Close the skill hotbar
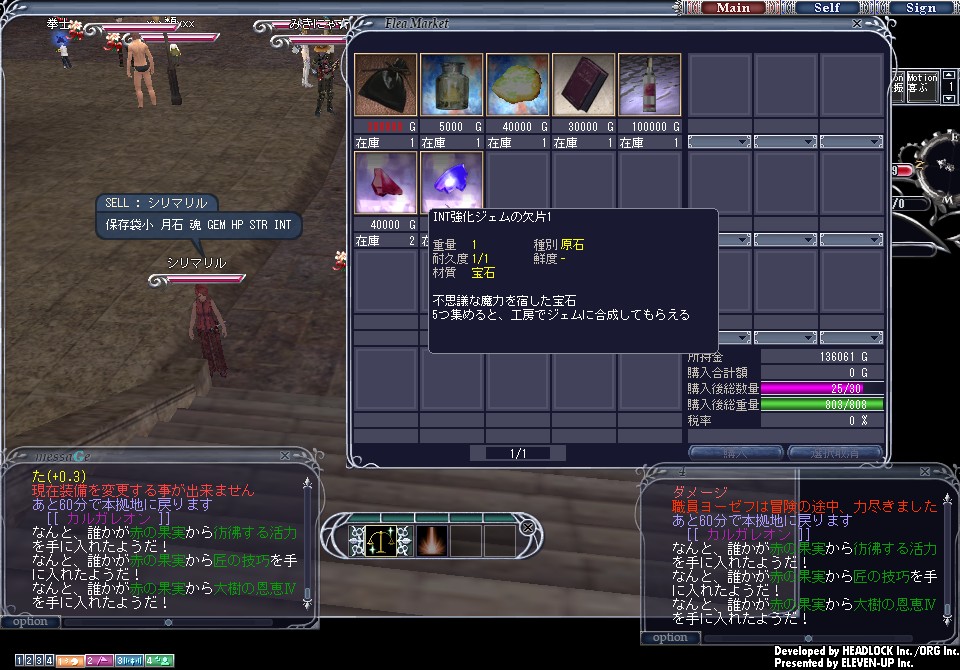 pos(528,527)
